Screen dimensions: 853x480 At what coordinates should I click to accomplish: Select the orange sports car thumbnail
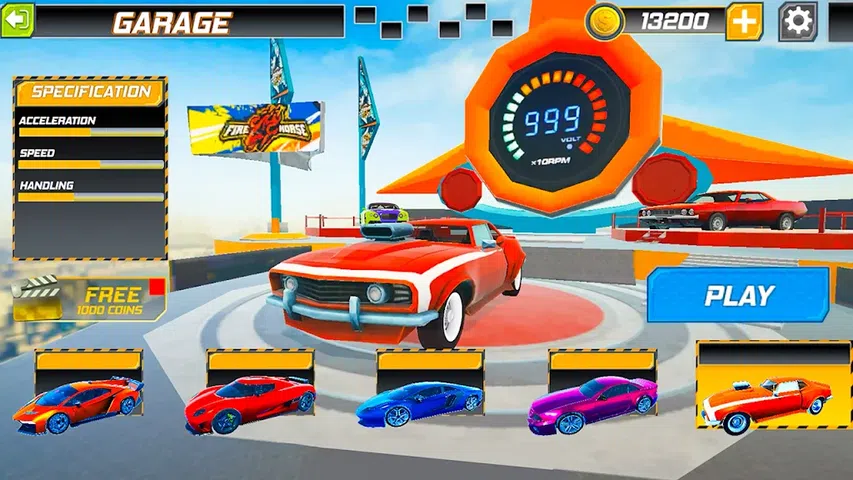pyautogui.click(x=78, y=397)
